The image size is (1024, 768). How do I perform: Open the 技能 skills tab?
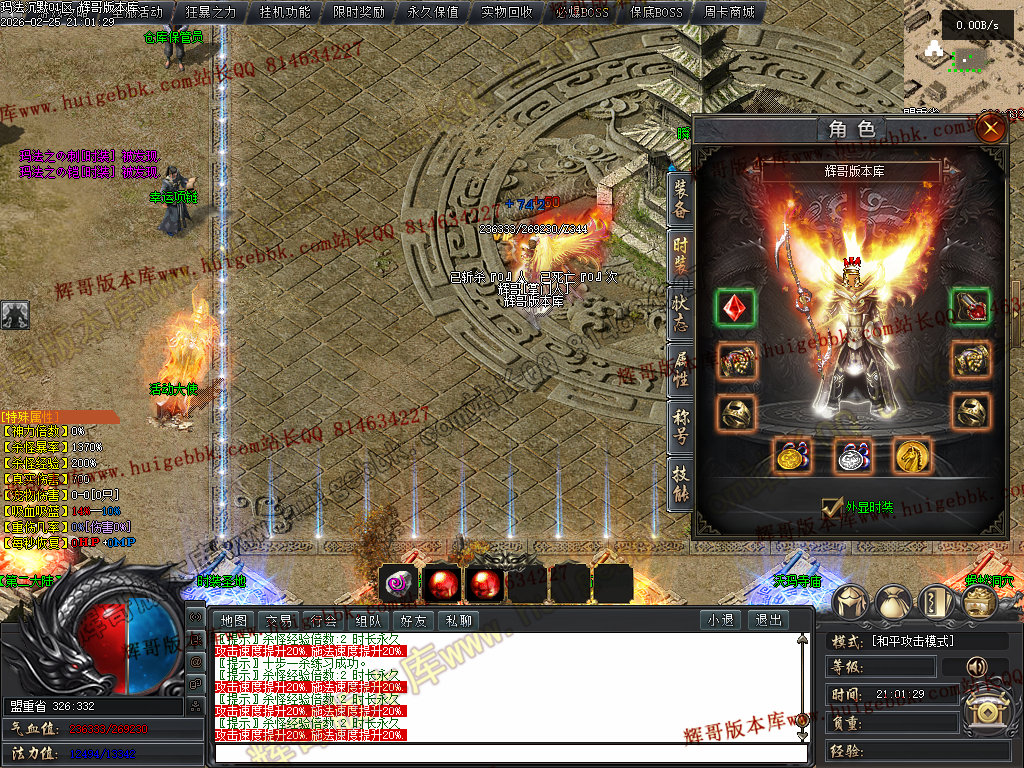point(680,482)
